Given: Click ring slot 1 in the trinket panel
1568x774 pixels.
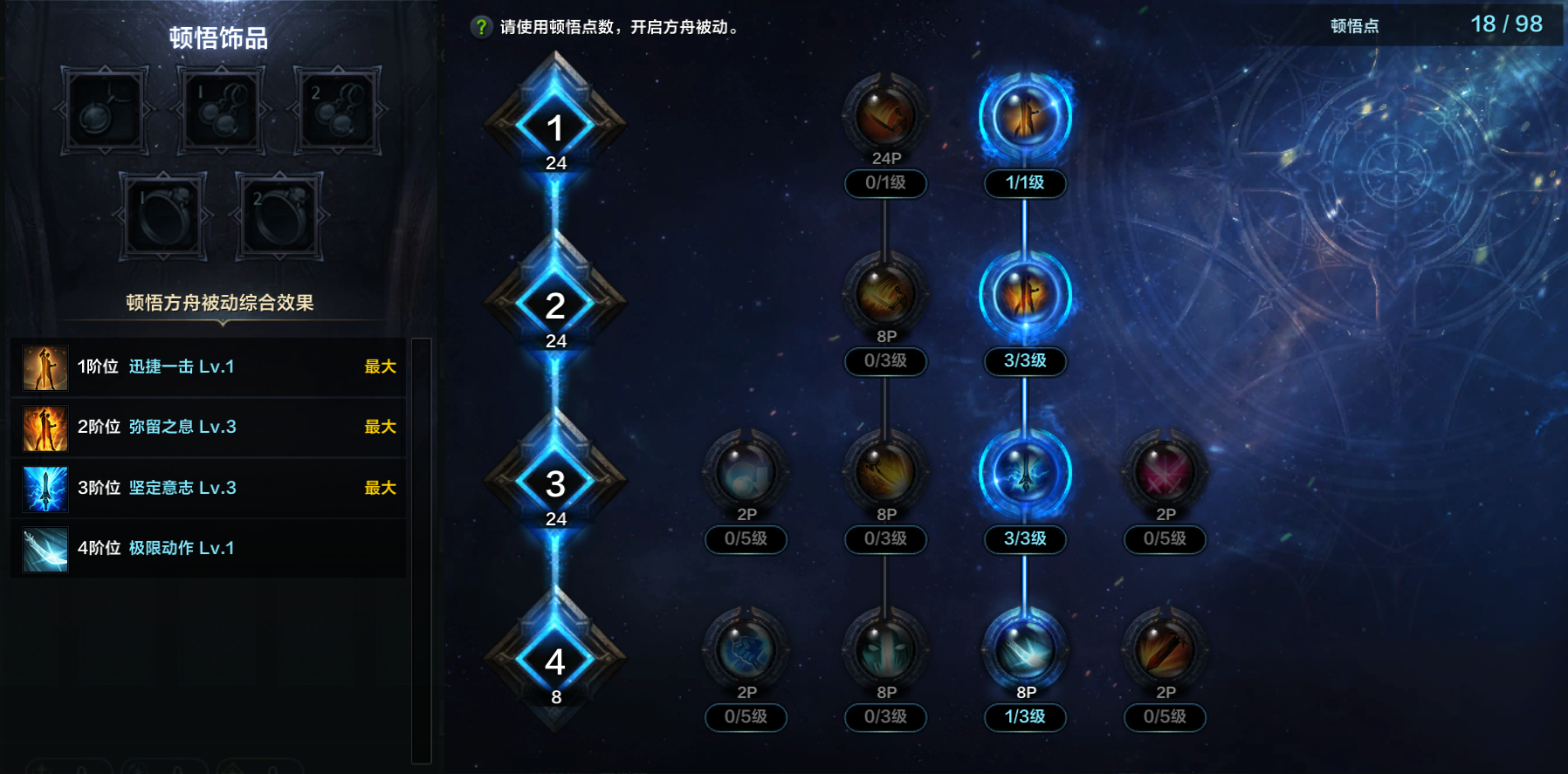Looking at the screenshot, I should (x=163, y=216).
